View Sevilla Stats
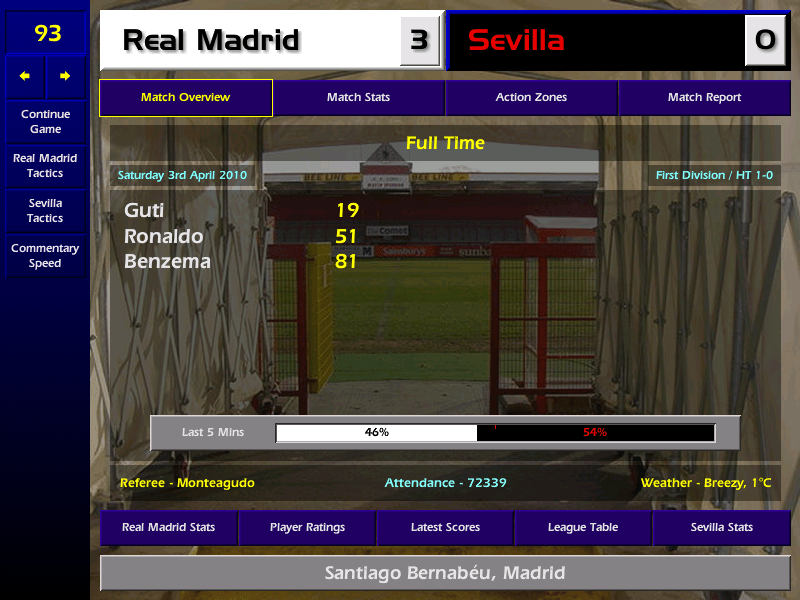800x600 pixels. [x=721, y=527]
